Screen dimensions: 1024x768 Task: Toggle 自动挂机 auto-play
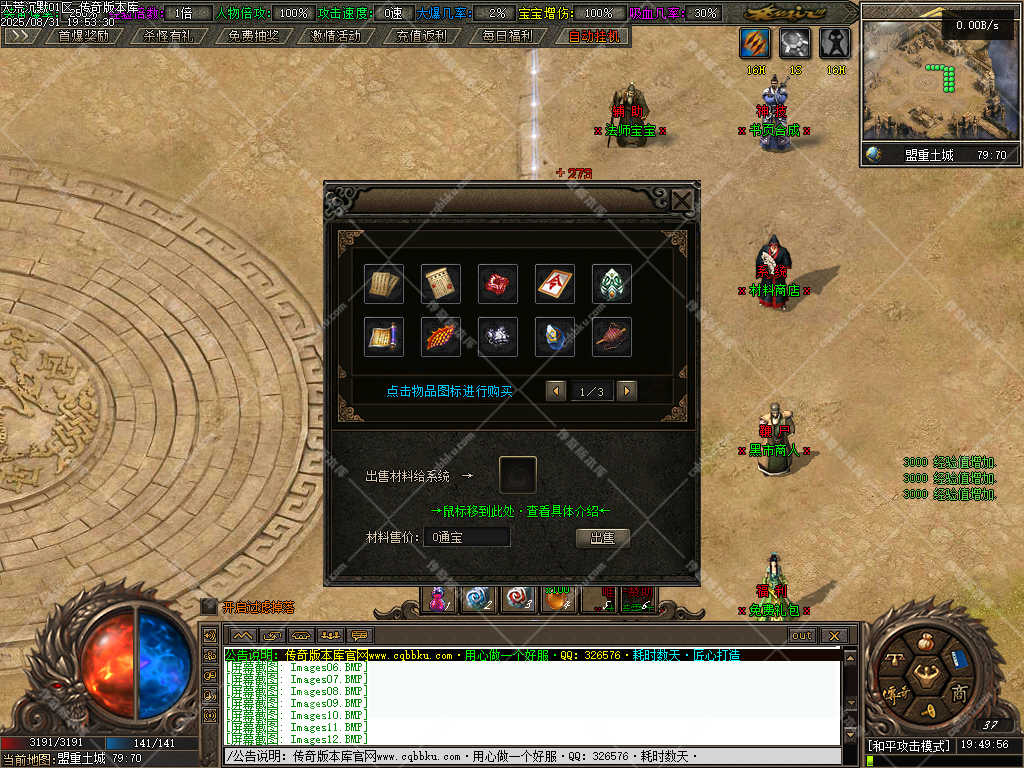(593, 35)
